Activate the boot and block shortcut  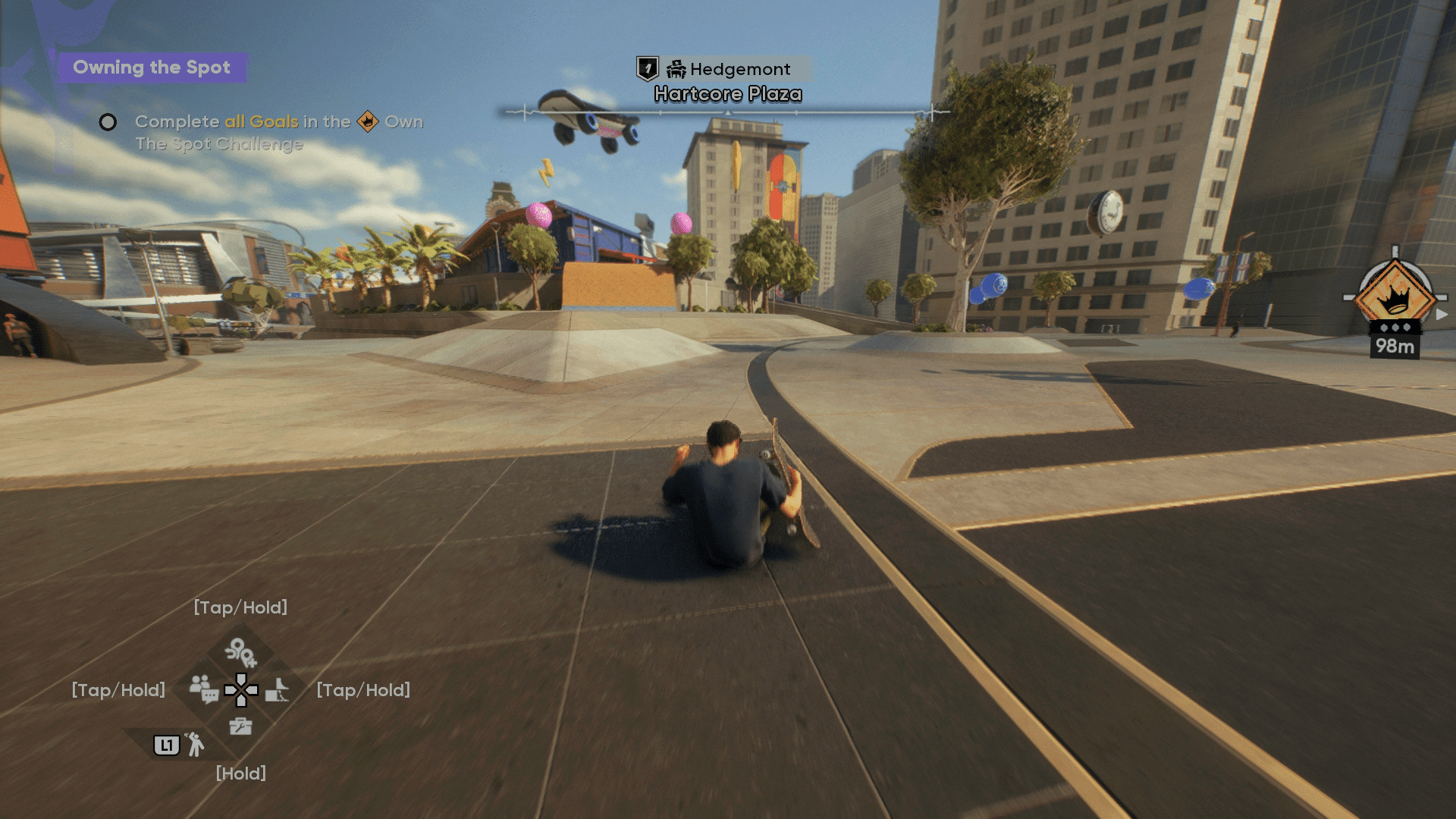tap(278, 690)
